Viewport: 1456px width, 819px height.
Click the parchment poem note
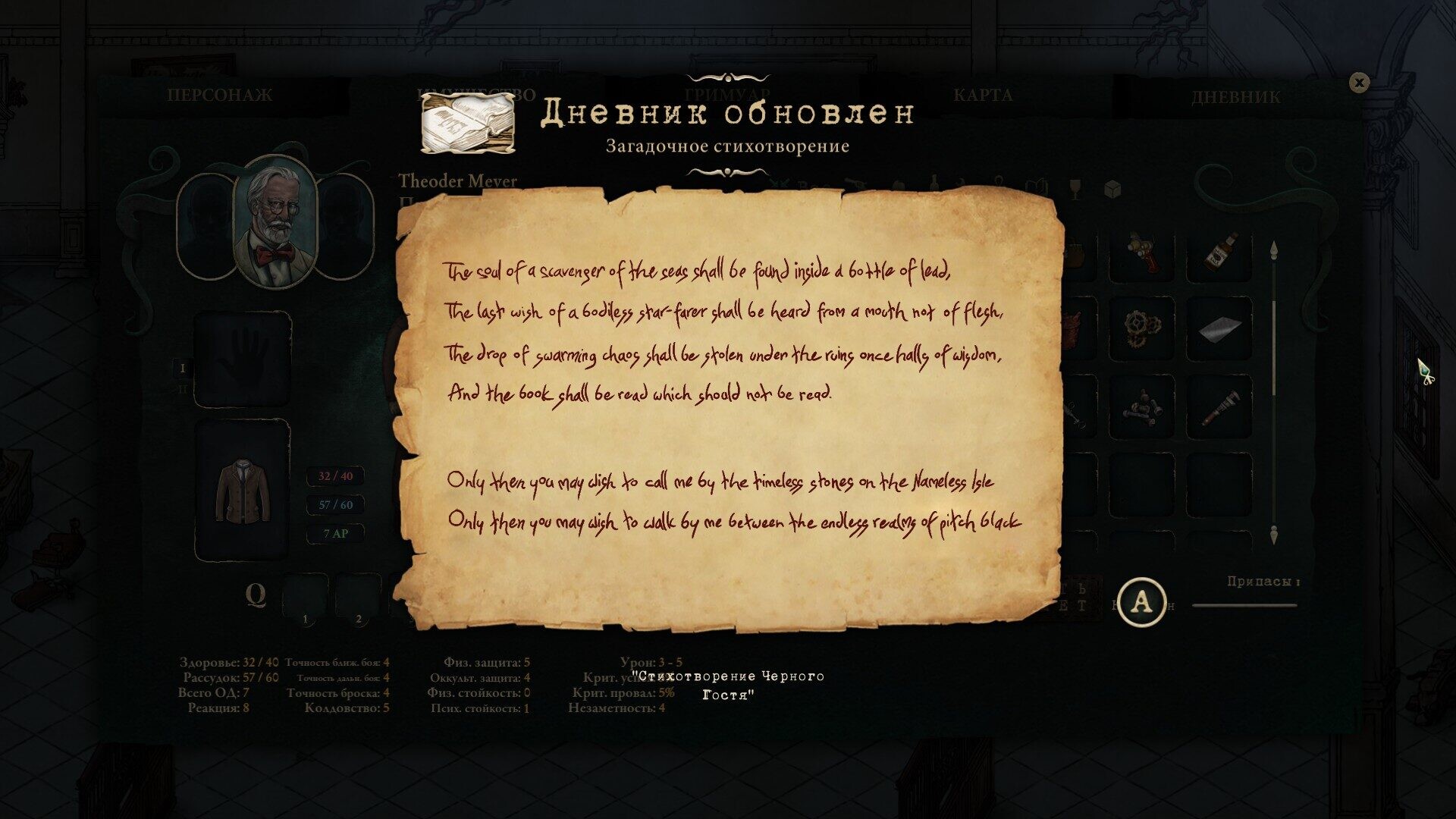(730, 409)
